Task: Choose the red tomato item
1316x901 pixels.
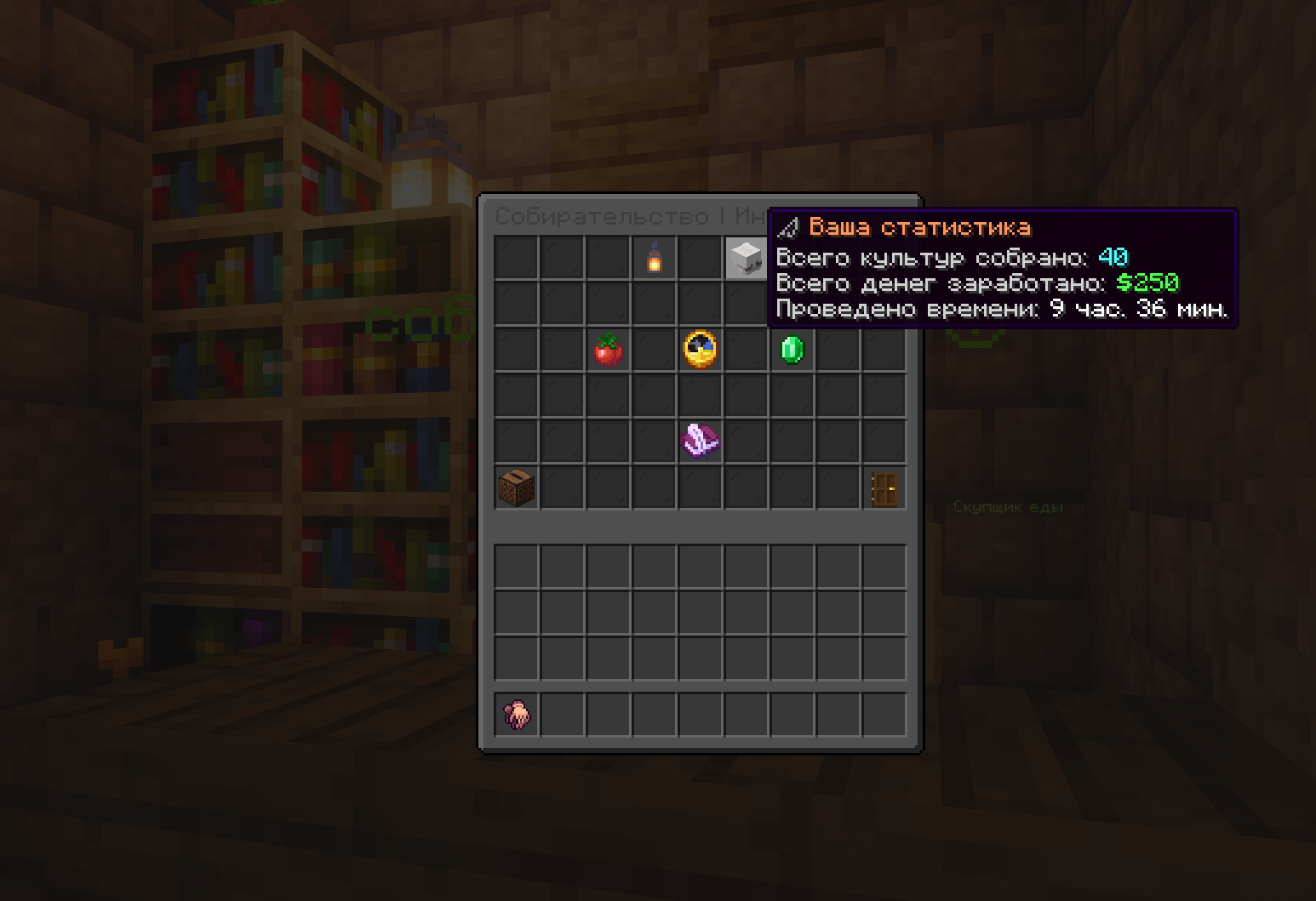Action: coord(608,350)
